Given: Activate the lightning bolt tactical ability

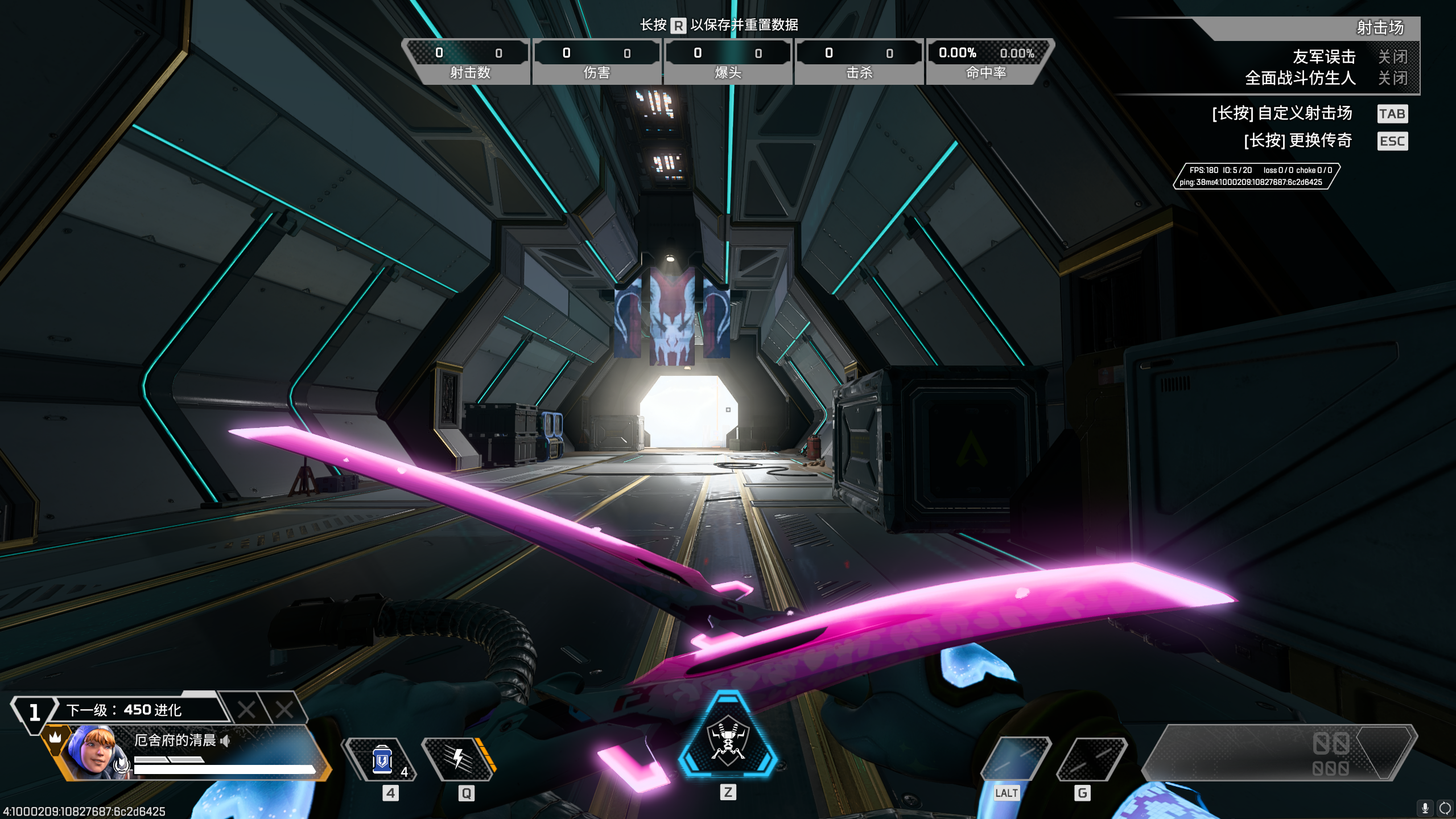Looking at the screenshot, I should coord(459,759).
